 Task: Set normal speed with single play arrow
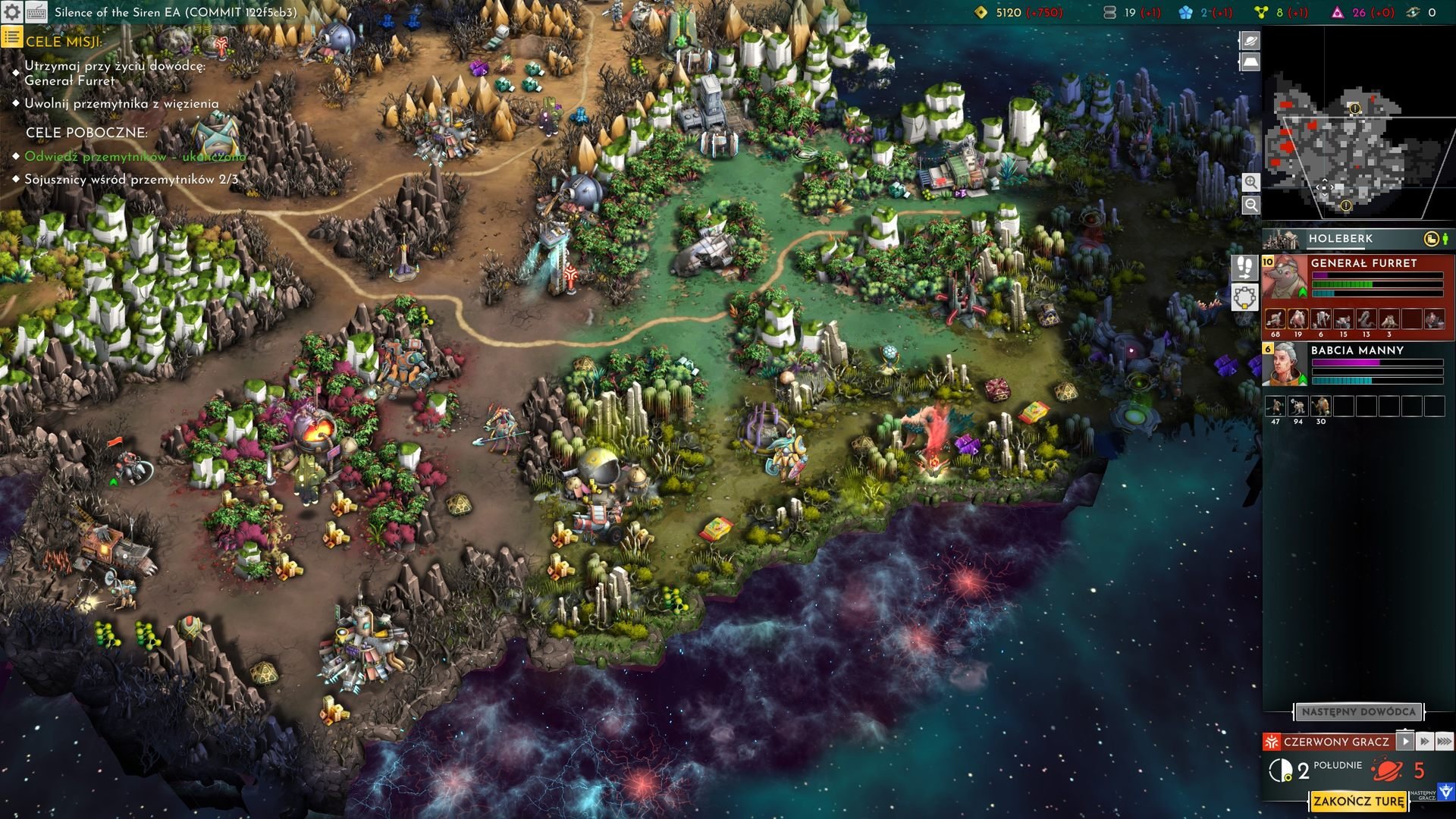(1405, 741)
